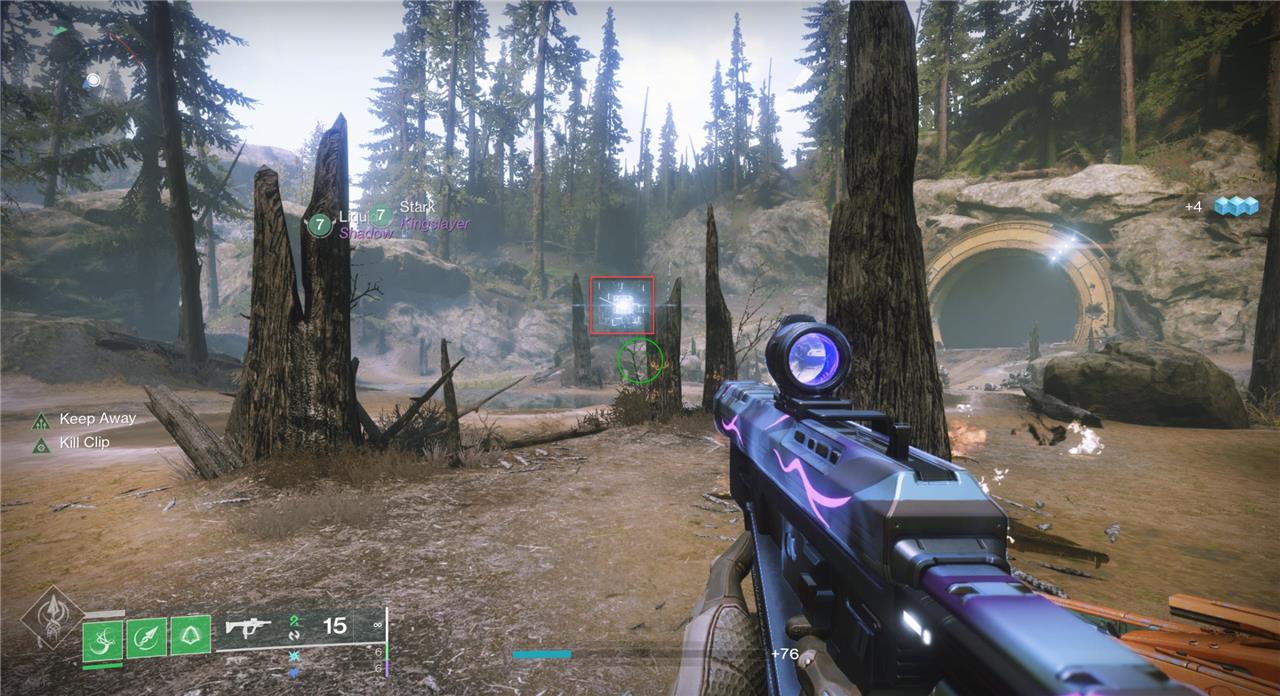This screenshot has height=696, width=1280.
Task: Trigger the green hooded class ability icon
Action: pos(190,635)
